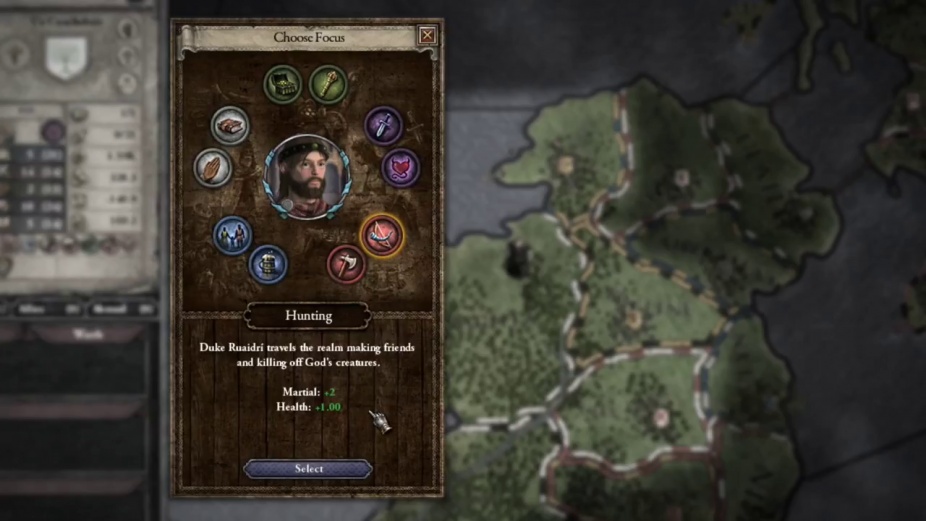Select the hunting horn focus icon
This screenshot has height=521, width=926.
[381, 236]
